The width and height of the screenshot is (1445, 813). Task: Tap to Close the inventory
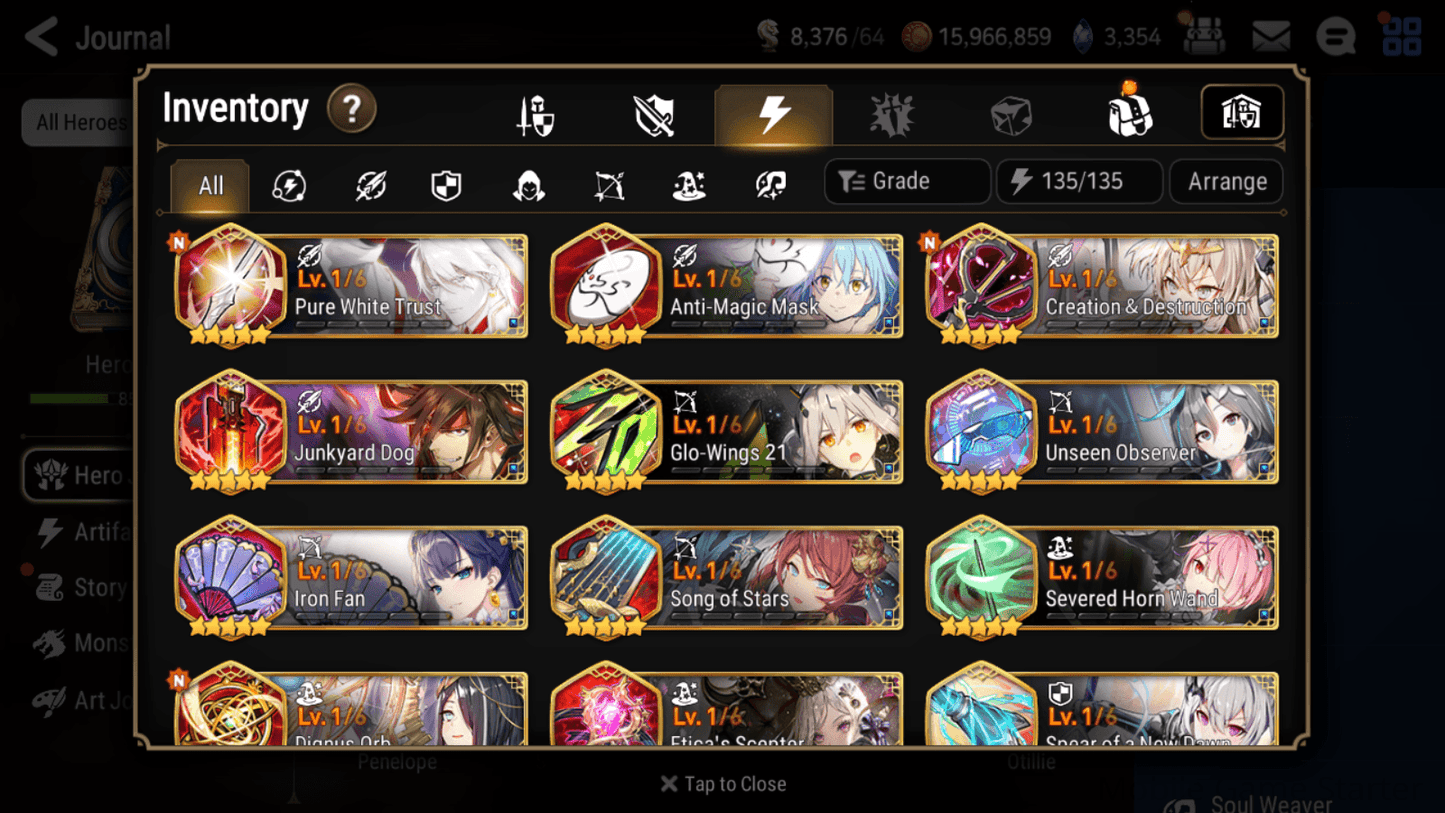tap(723, 784)
